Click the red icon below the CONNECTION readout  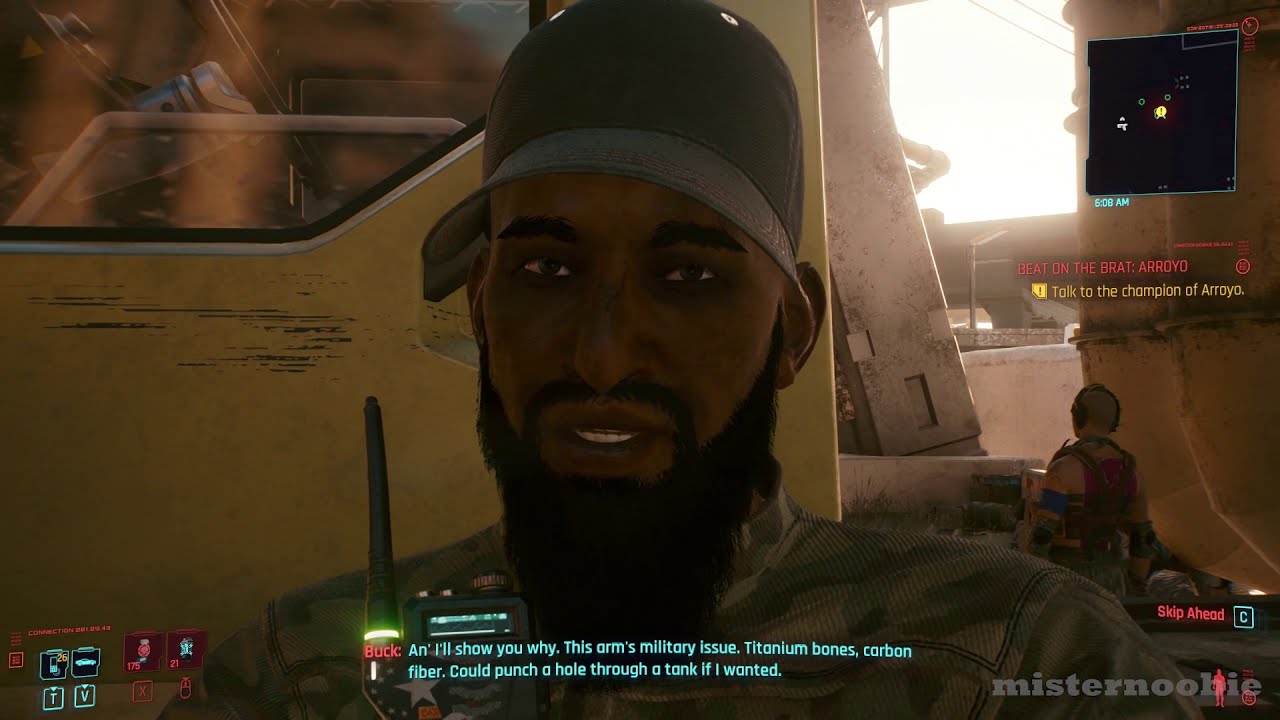tap(16, 659)
